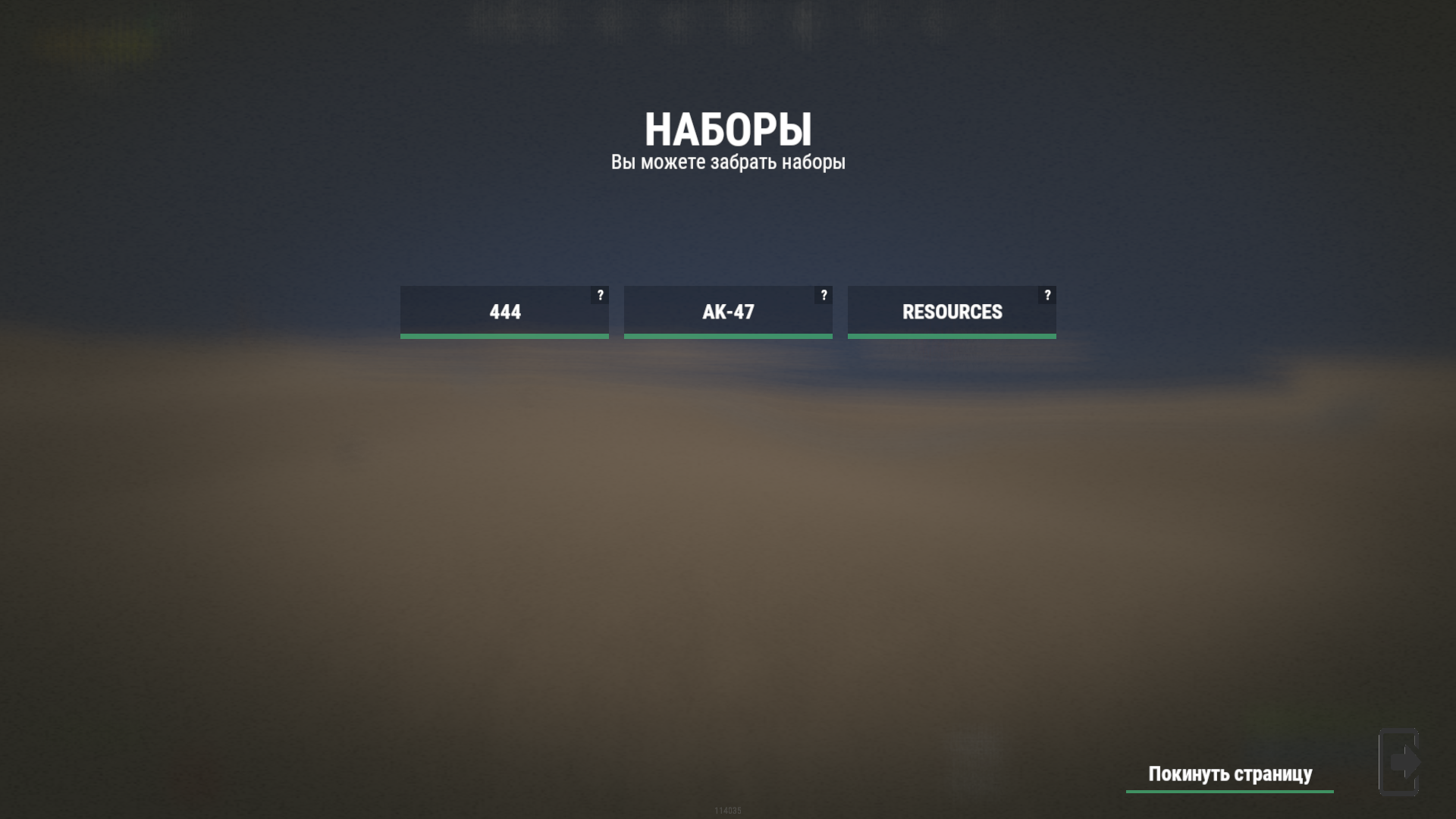This screenshot has height=819, width=1456.
Task: Click the green underline below RESOURCES
Action: [x=951, y=334]
